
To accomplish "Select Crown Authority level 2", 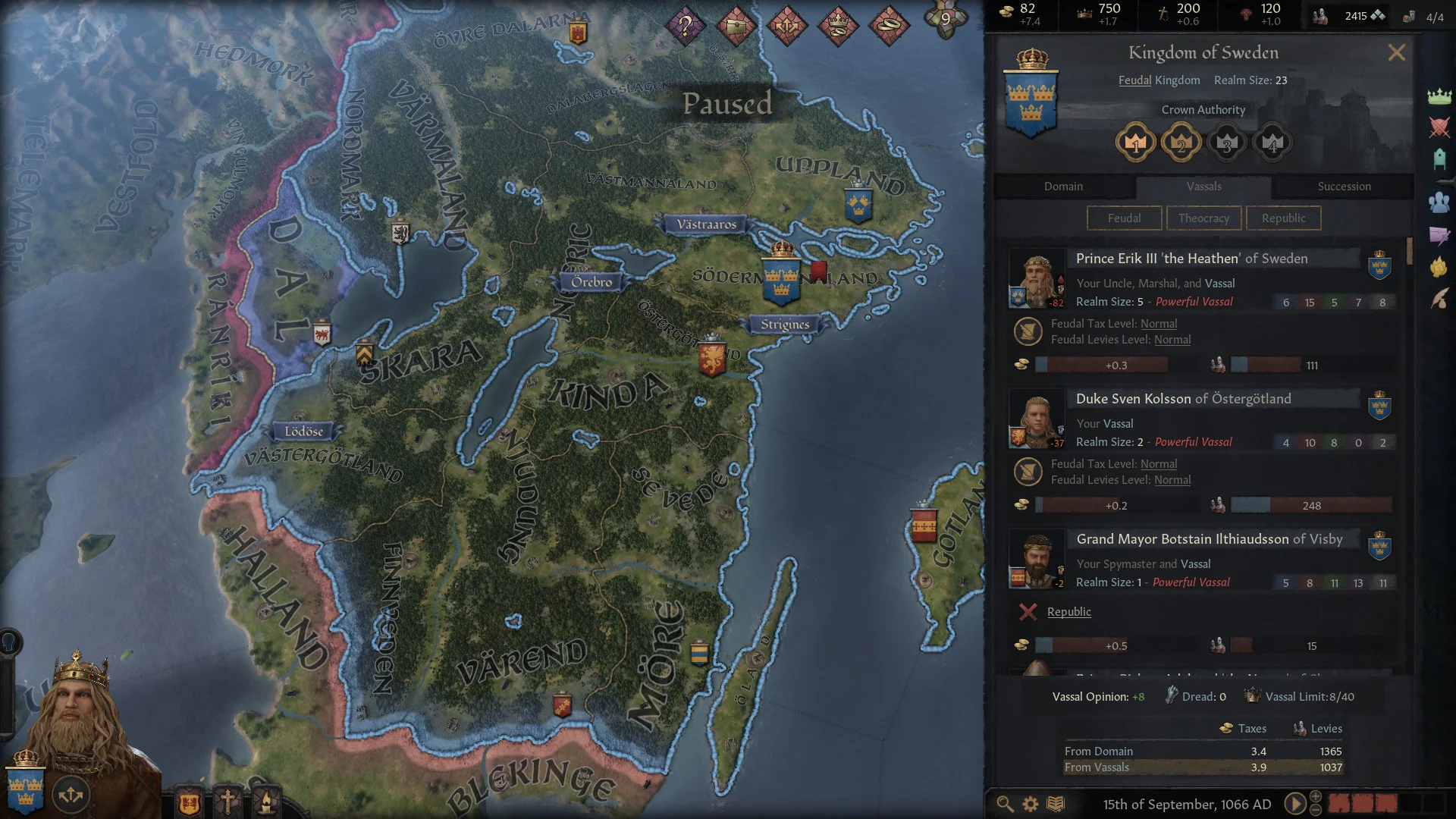I will pos(1181,143).
